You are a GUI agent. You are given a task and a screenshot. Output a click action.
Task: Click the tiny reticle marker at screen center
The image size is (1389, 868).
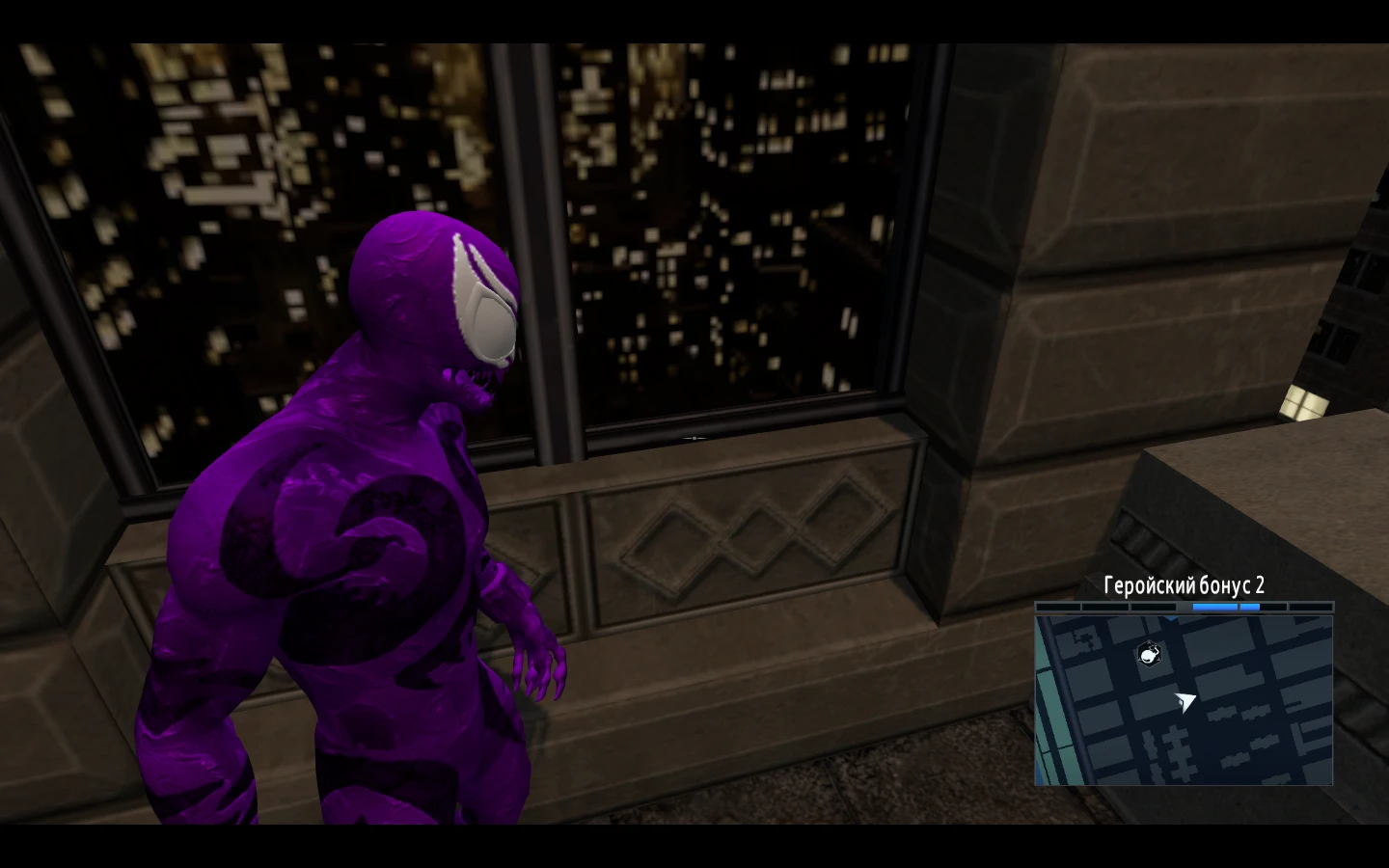(x=694, y=436)
